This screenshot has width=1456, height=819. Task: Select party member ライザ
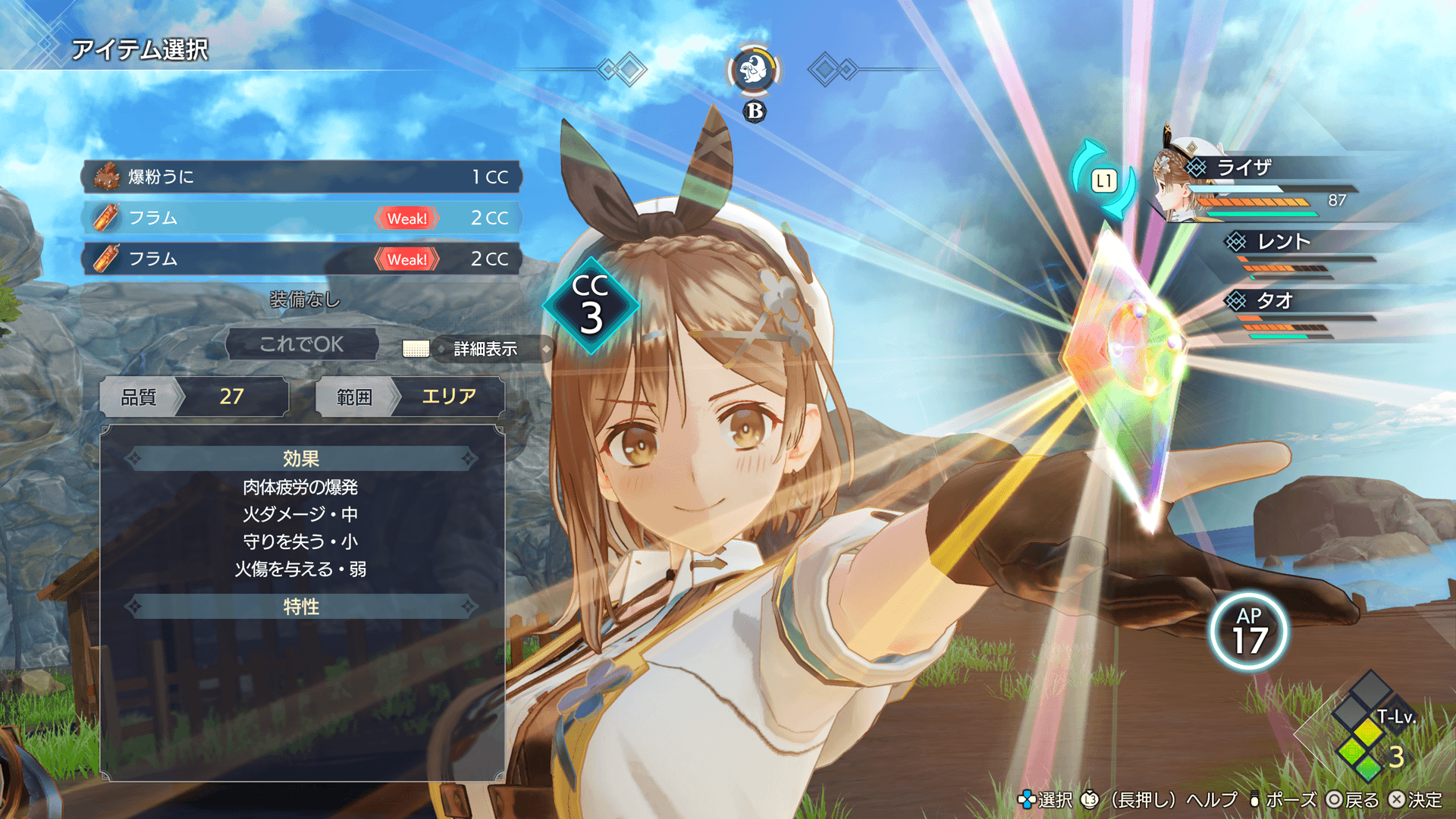point(1244,168)
